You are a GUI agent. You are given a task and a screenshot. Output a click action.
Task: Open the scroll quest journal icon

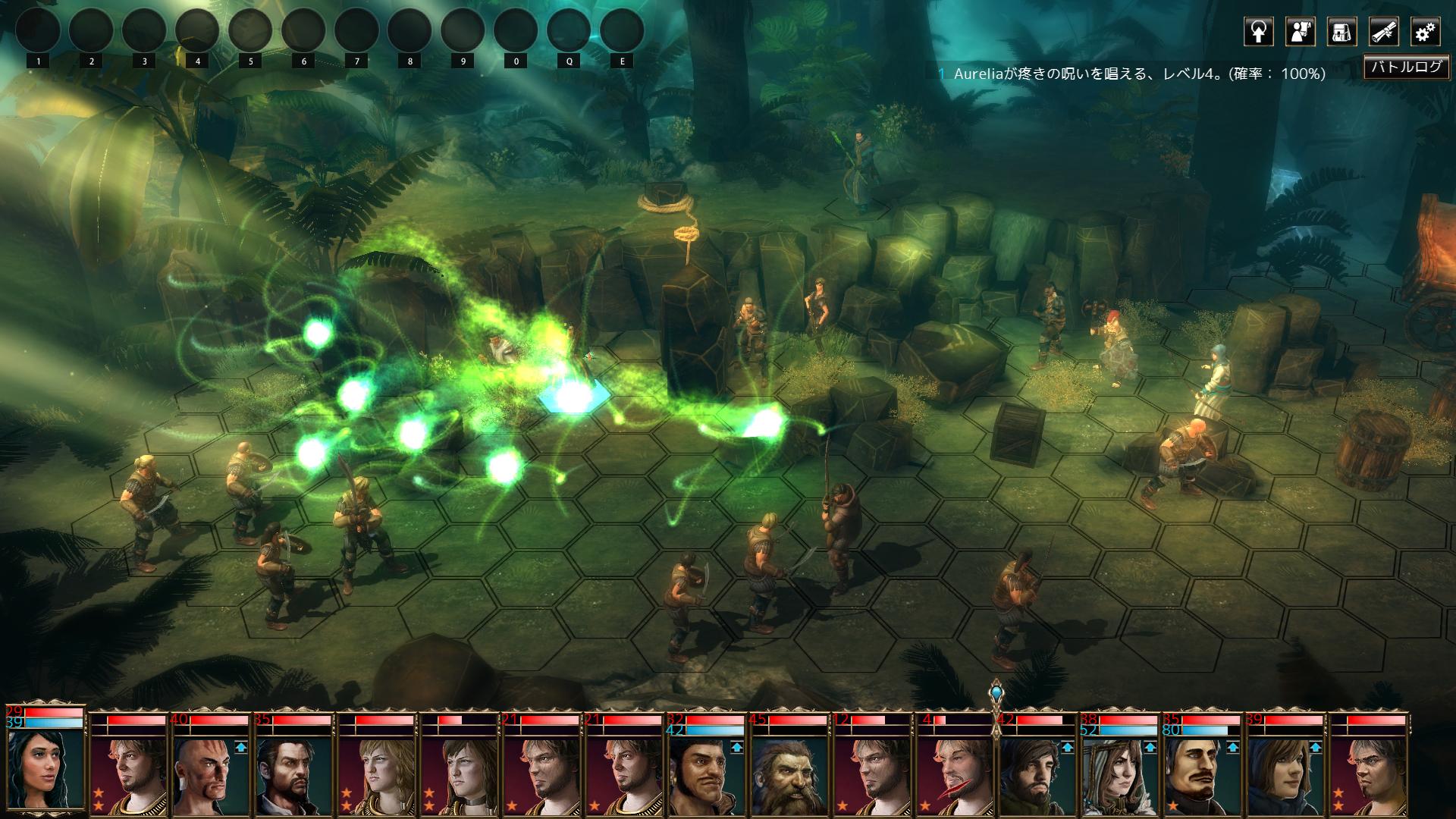[x=1383, y=32]
